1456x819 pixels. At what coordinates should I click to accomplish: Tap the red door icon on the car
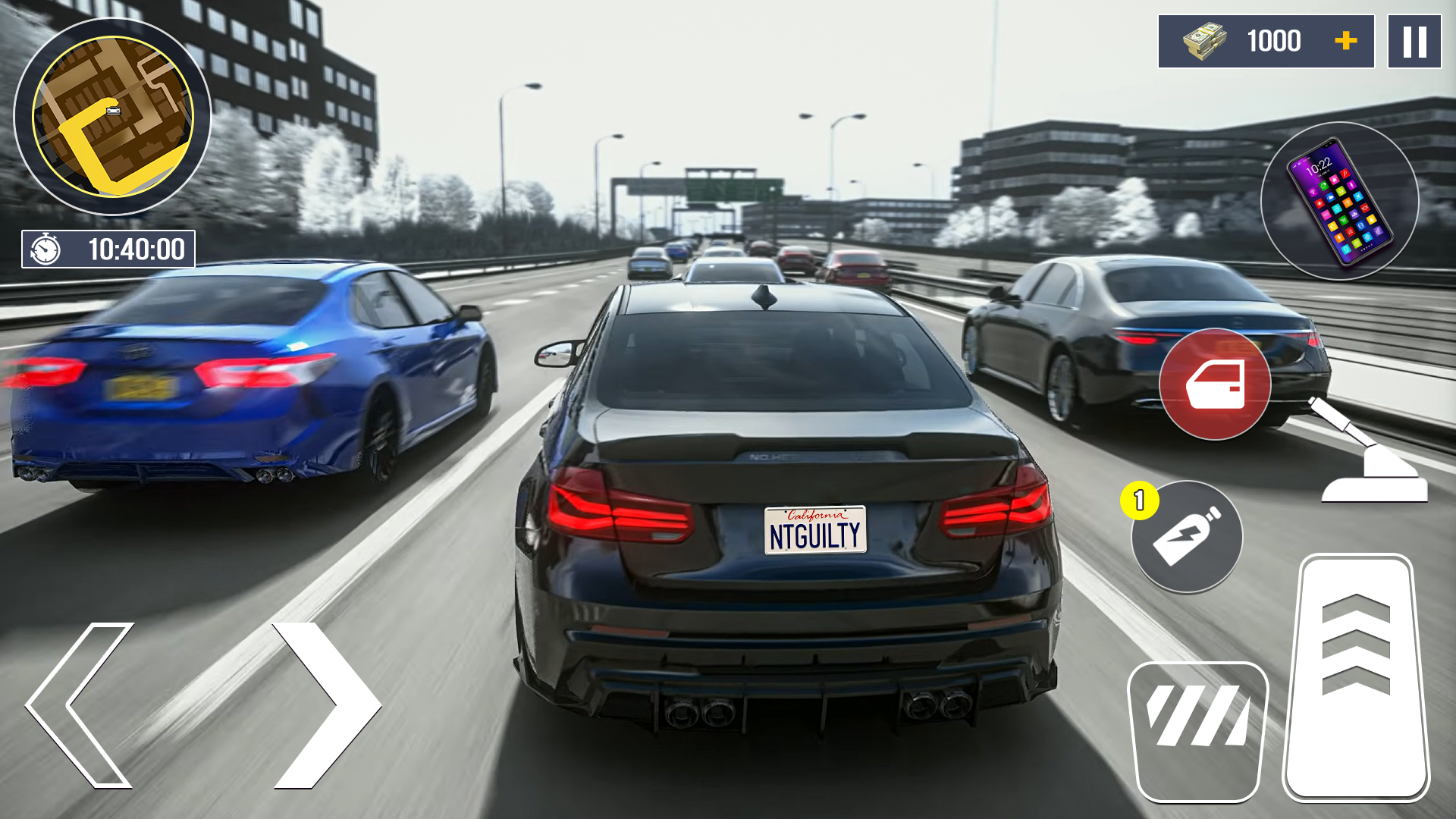1216,384
